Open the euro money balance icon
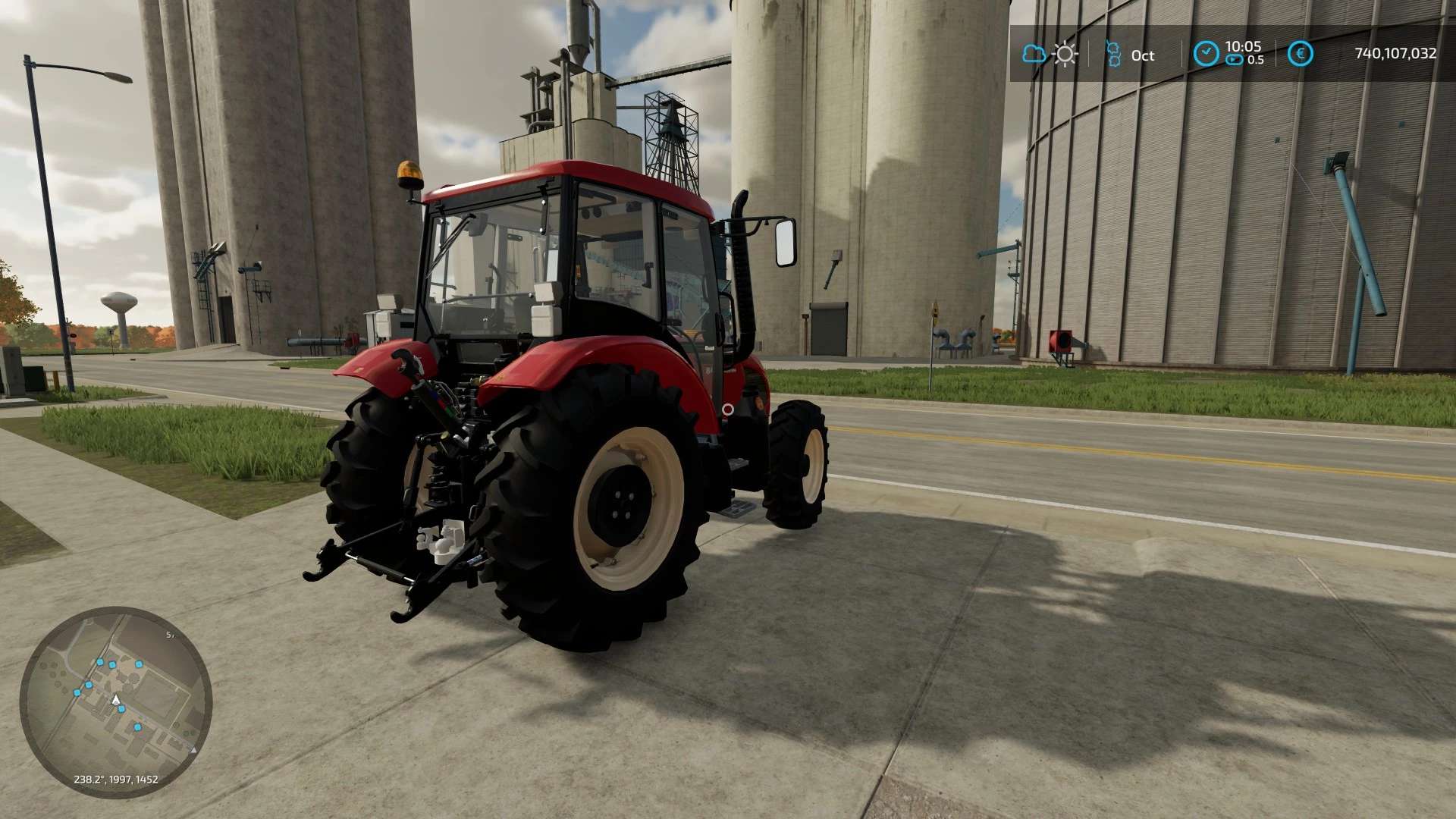Image resolution: width=1456 pixels, height=819 pixels. pyautogui.click(x=1300, y=54)
